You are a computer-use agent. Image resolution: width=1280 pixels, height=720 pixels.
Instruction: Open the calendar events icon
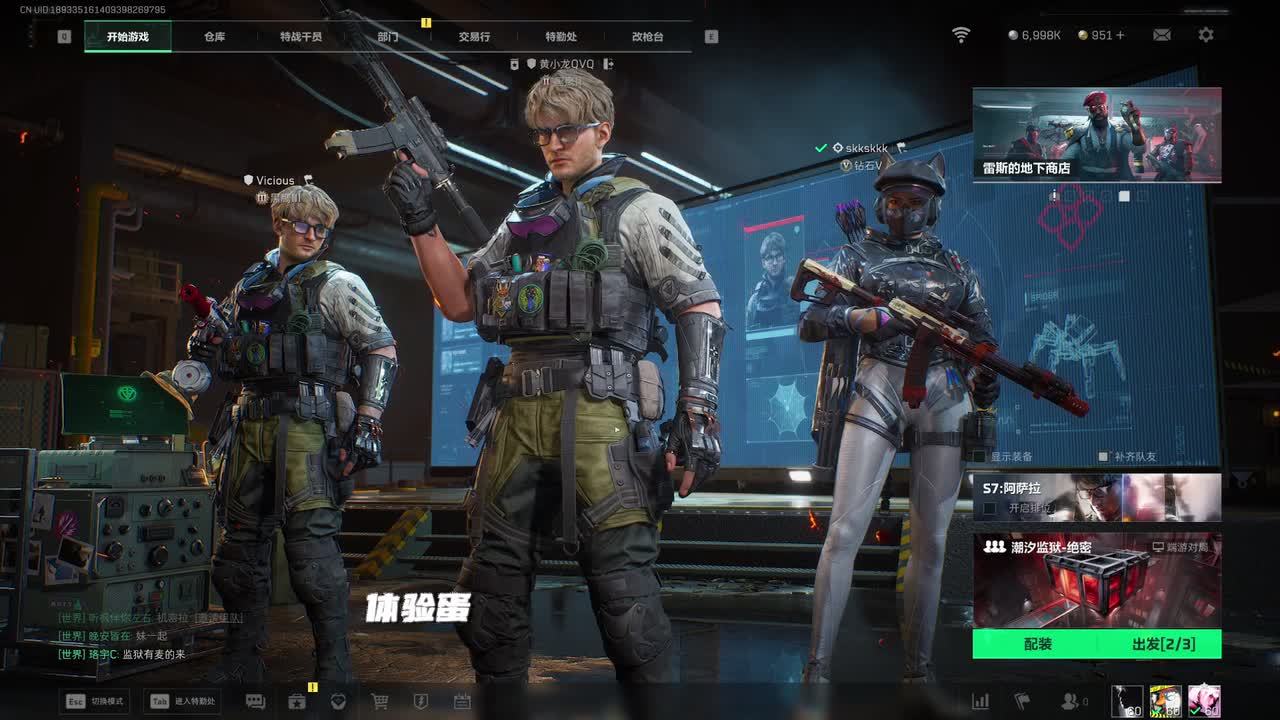pos(462,702)
